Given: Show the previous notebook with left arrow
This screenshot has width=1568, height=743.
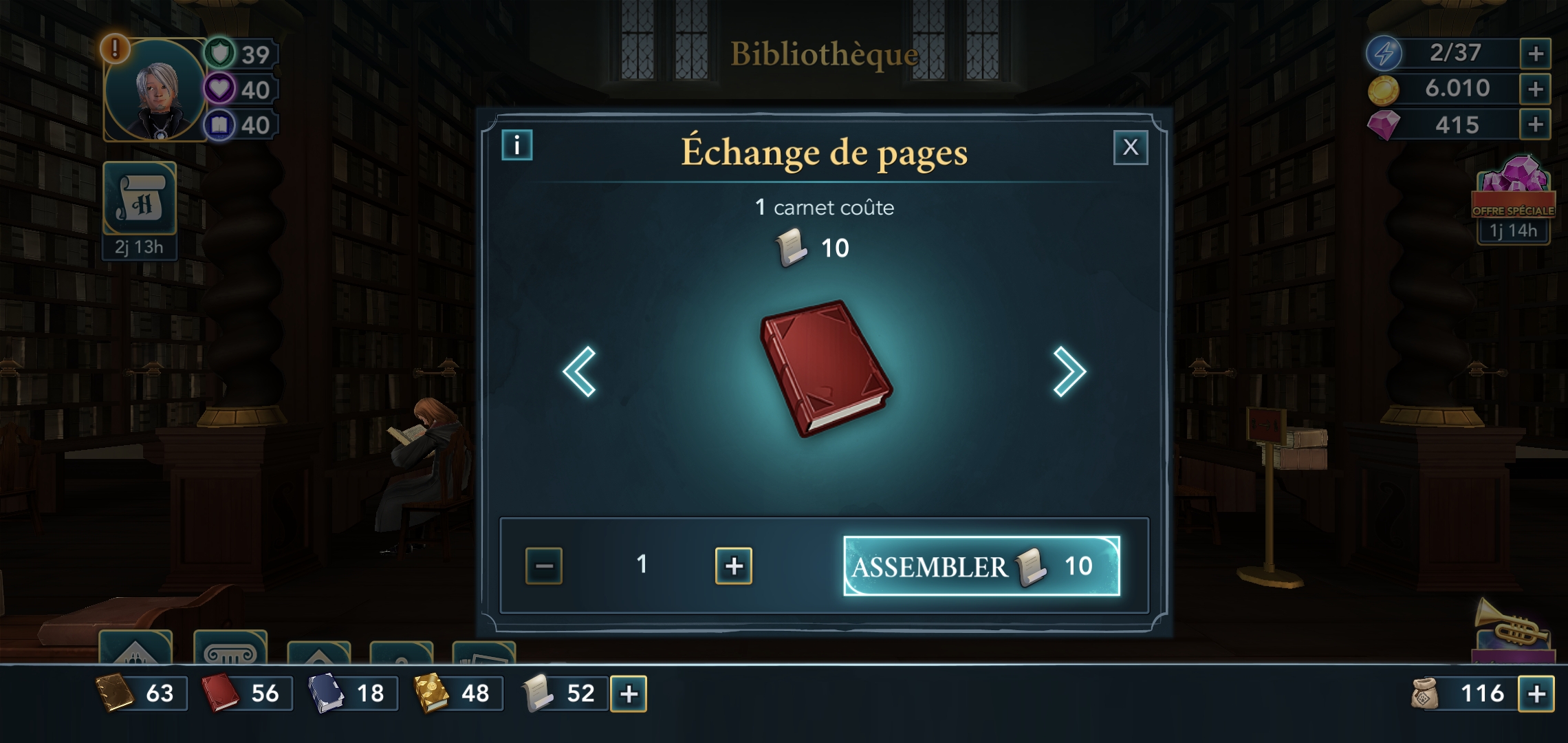Looking at the screenshot, I should coord(579,371).
